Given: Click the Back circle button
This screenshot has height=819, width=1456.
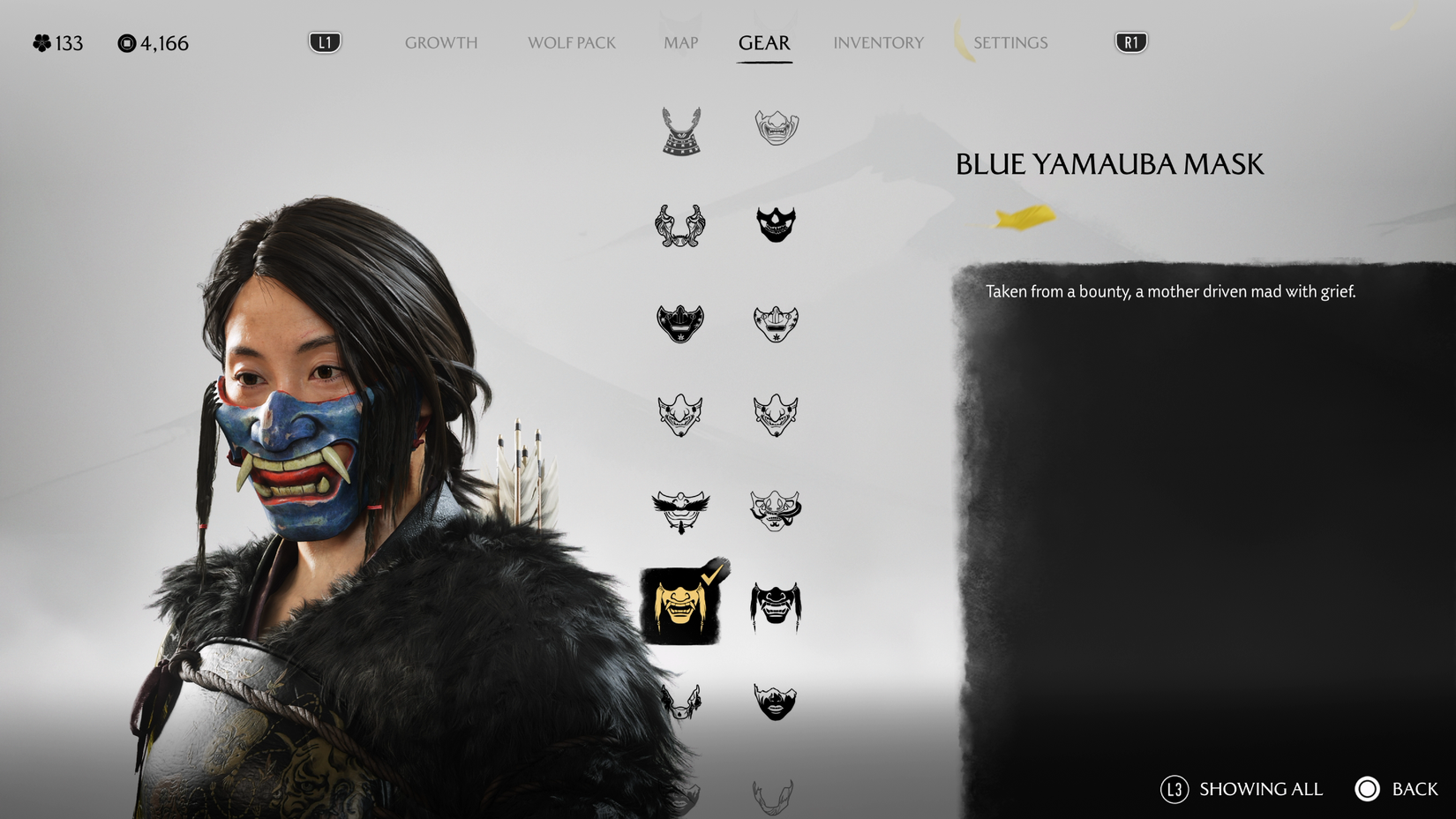Looking at the screenshot, I should tap(1369, 789).
